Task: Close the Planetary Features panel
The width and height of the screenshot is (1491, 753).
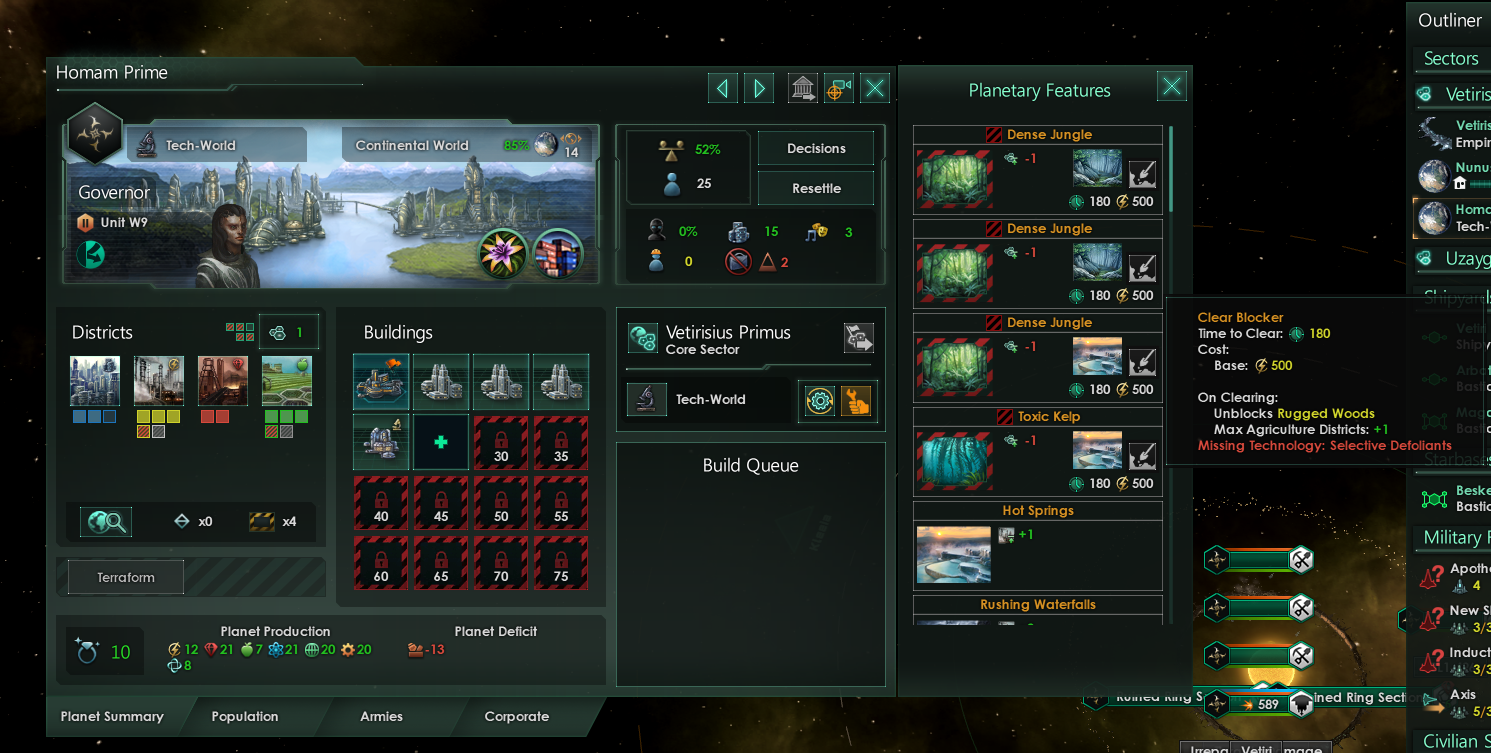Action: point(1172,87)
